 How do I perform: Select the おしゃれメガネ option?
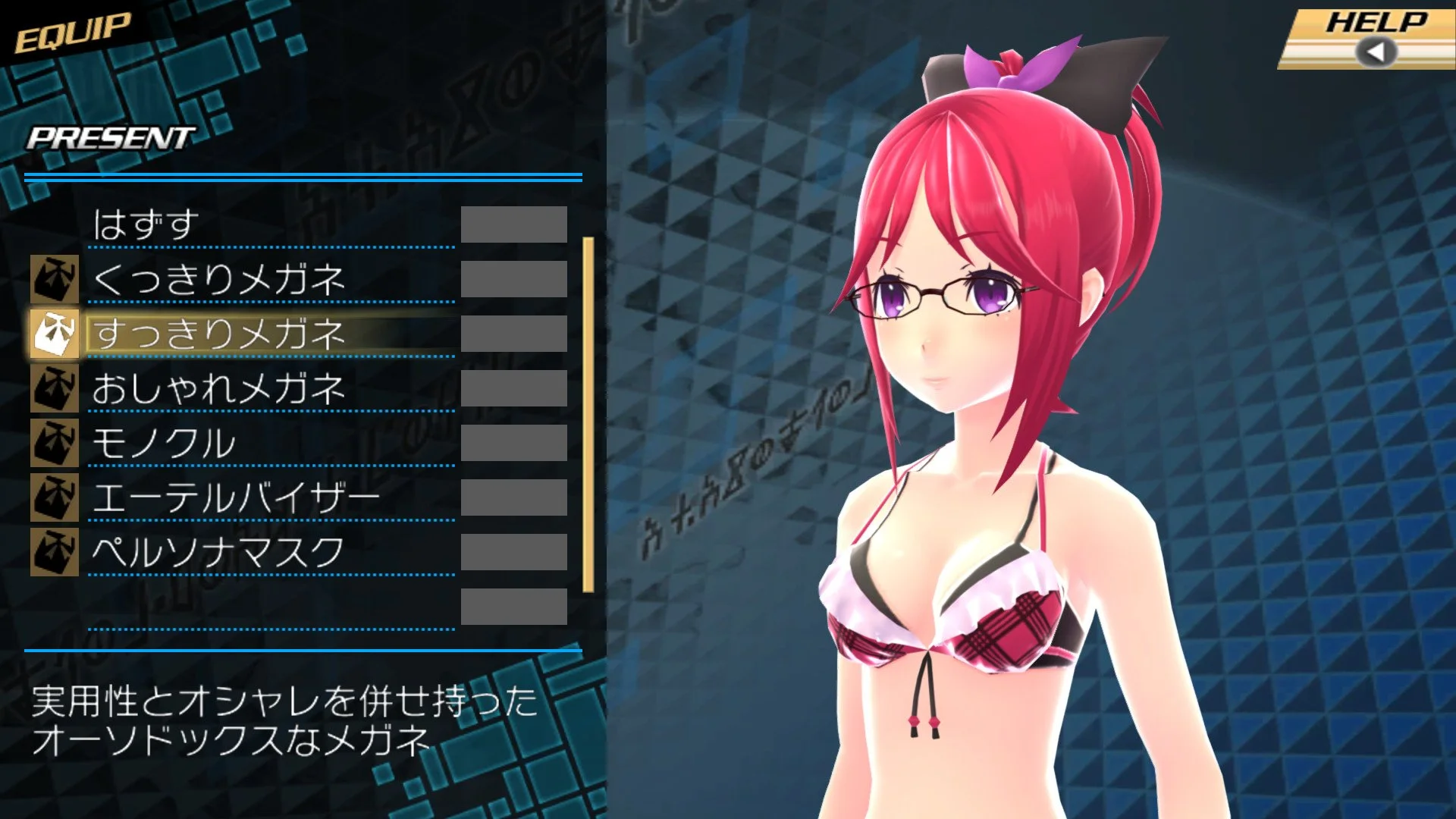point(220,388)
